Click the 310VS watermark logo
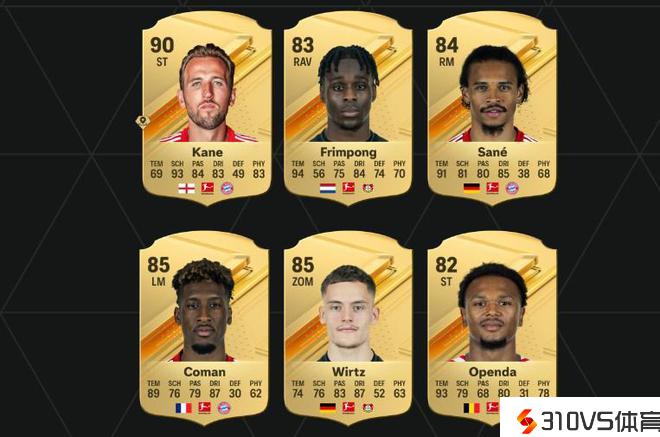The width and height of the screenshot is (660, 437). pyautogui.click(x=582, y=418)
